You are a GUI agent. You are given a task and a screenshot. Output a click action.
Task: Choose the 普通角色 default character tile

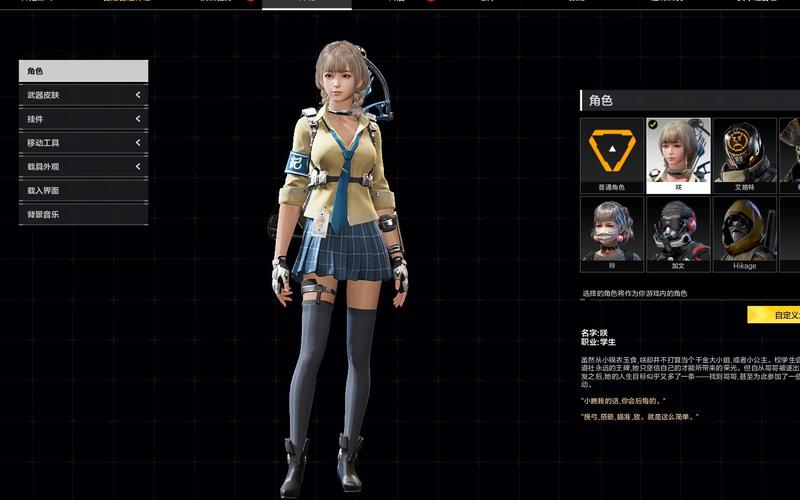tap(612, 154)
